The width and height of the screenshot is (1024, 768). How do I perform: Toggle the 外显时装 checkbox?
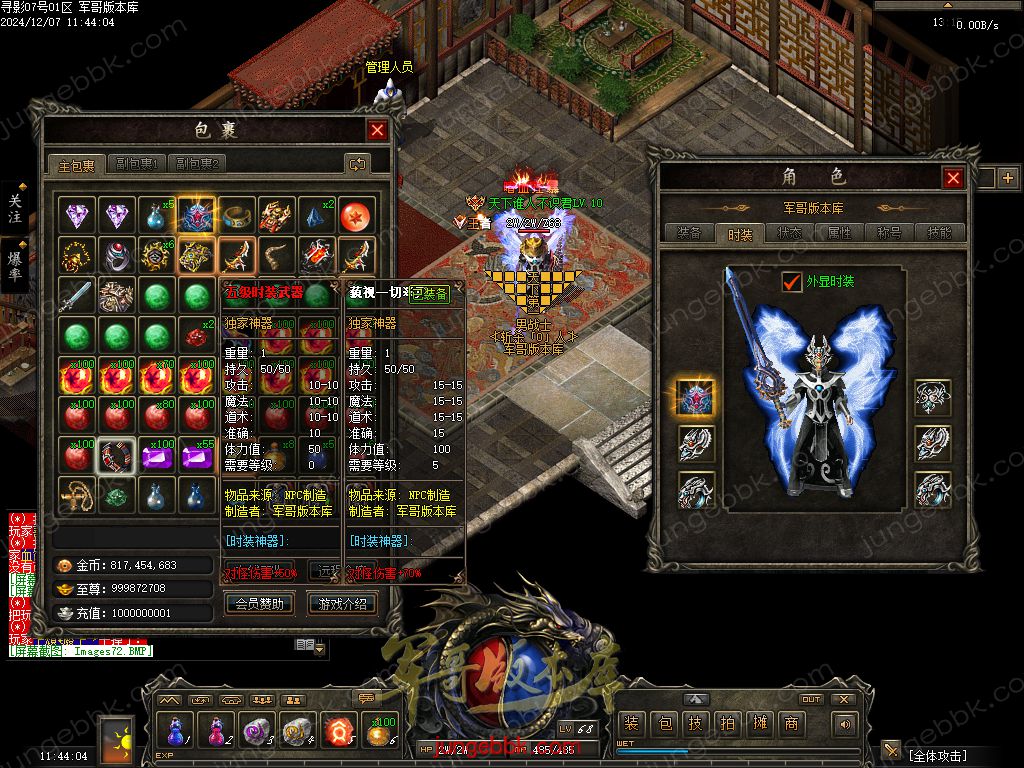tap(792, 282)
